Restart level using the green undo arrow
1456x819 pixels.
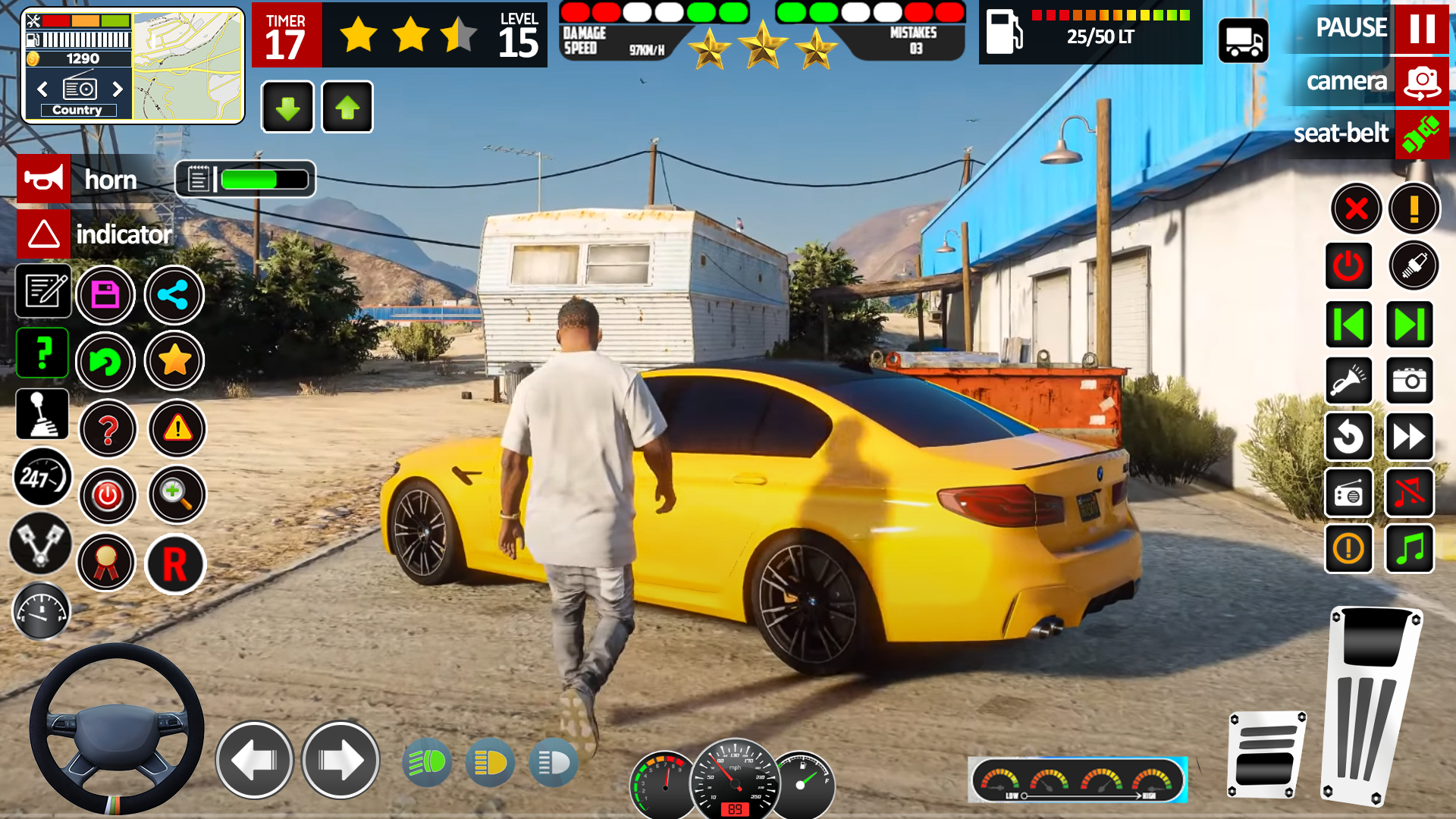point(107,362)
